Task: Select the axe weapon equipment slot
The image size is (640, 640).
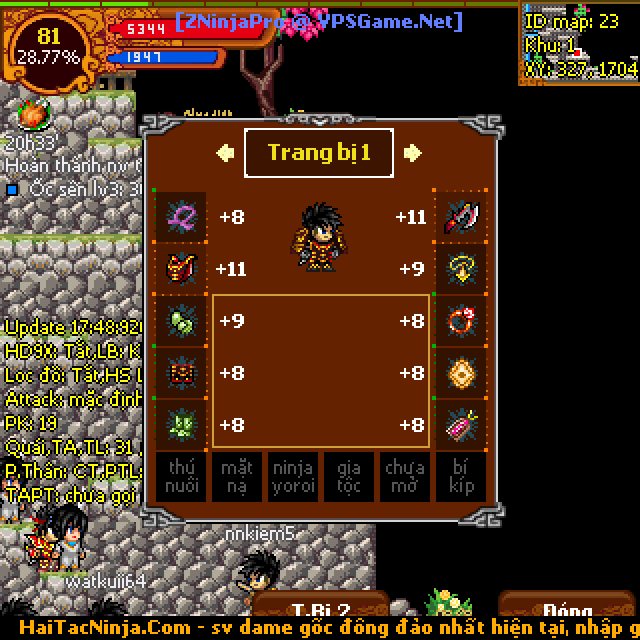Action: point(460,217)
